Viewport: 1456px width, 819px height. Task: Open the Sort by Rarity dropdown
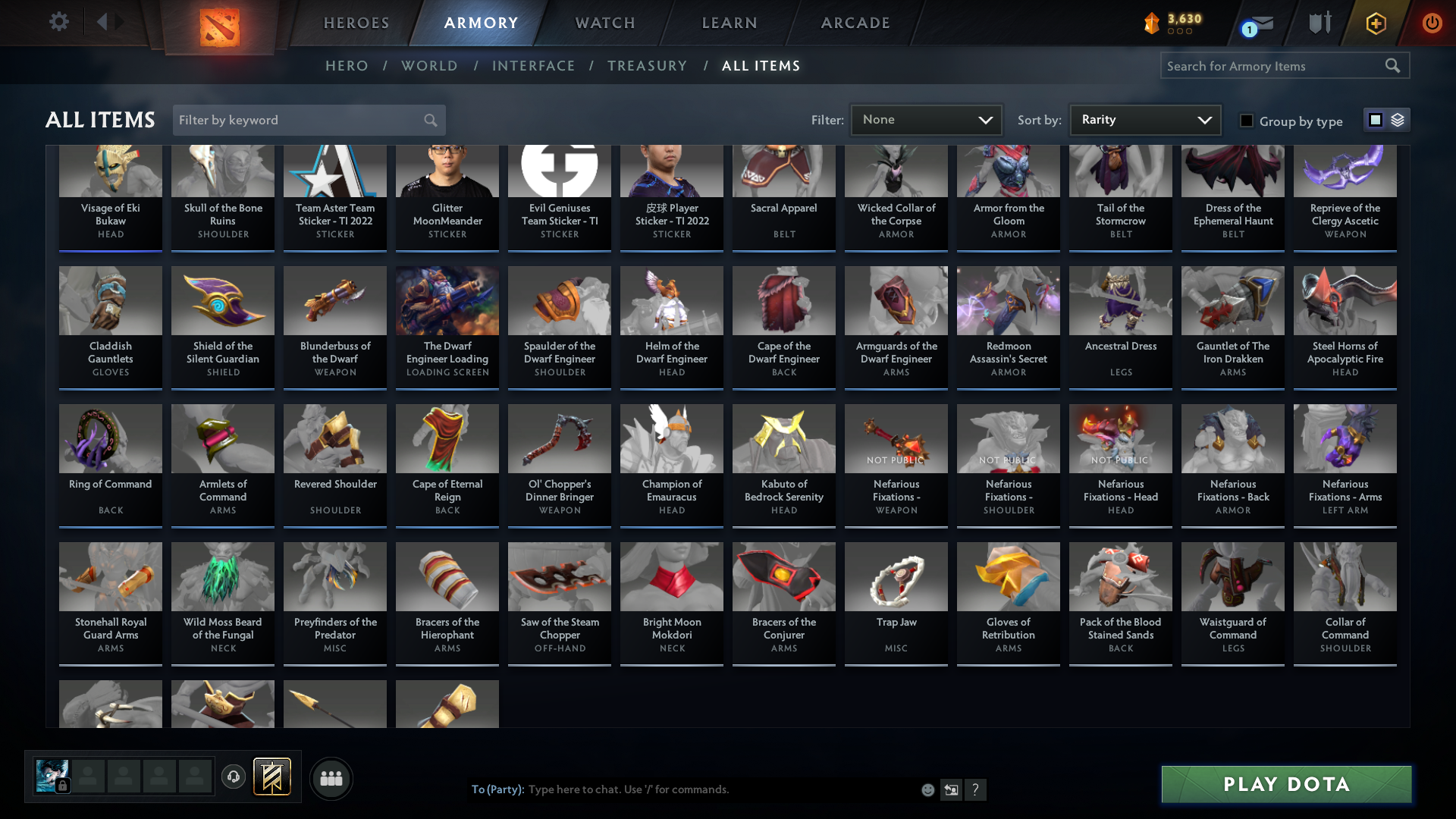[x=1144, y=119]
